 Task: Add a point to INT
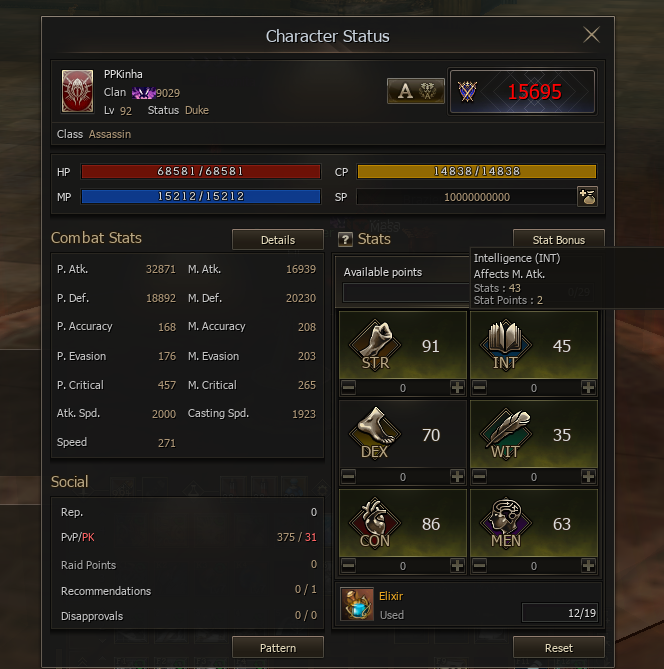click(x=588, y=388)
